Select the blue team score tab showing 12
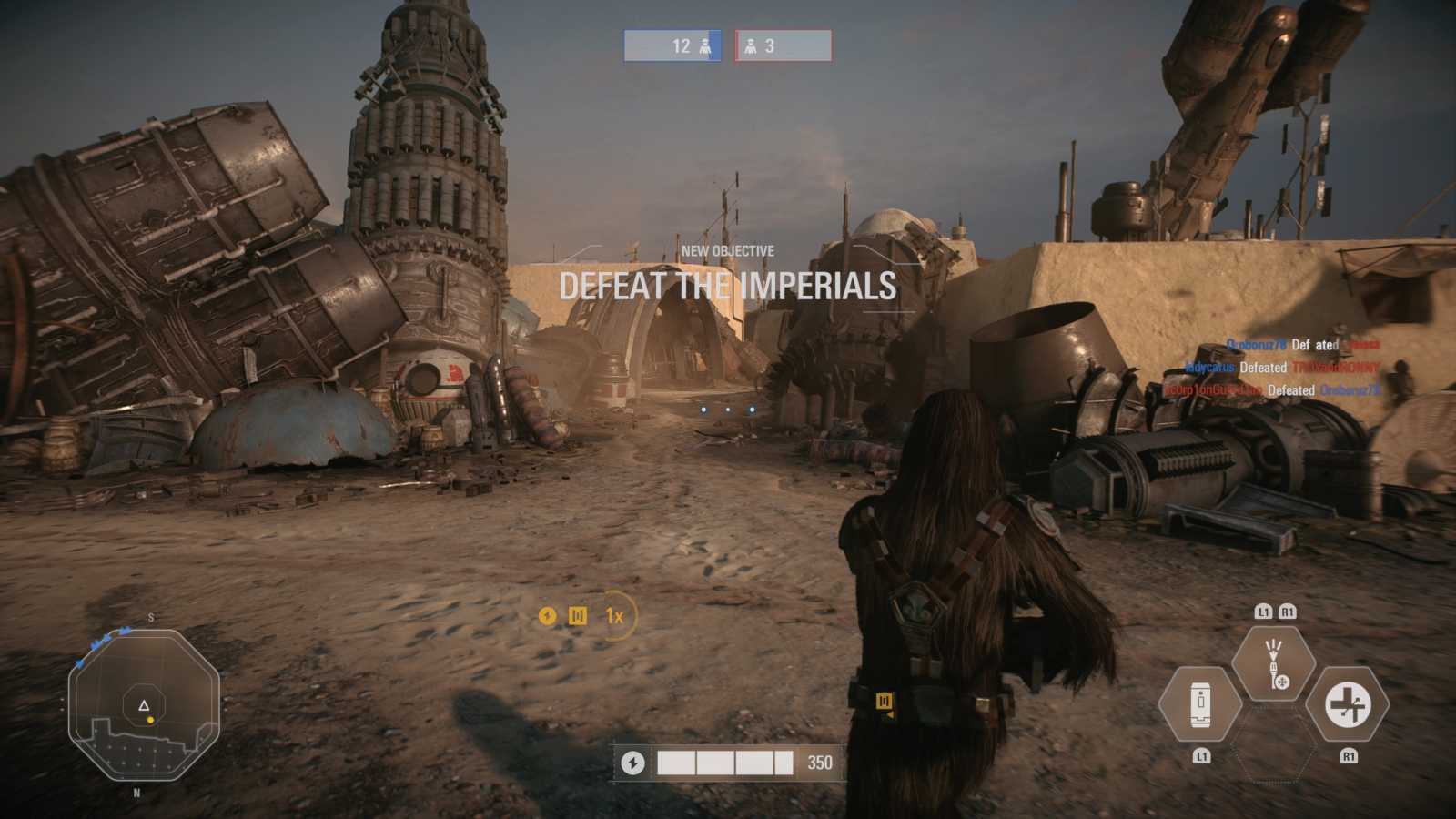This screenshot has width=1456, height=819. click(671, 45)
